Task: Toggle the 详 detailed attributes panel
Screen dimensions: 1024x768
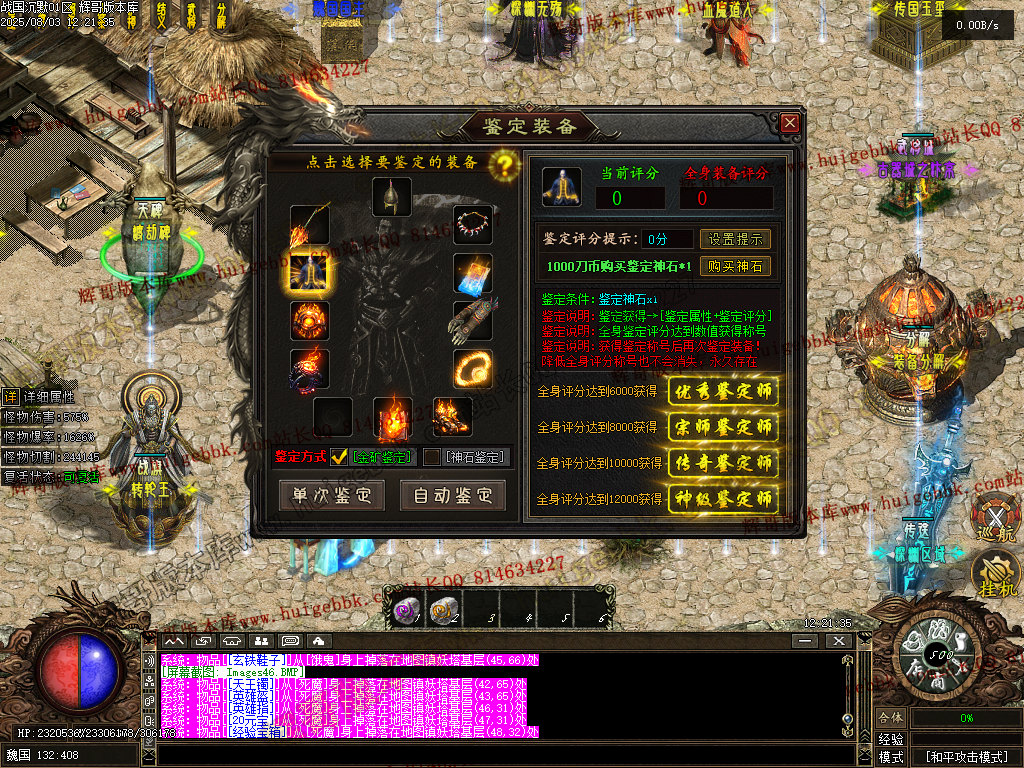Action: pyautogui.click(x=10, y=396)
